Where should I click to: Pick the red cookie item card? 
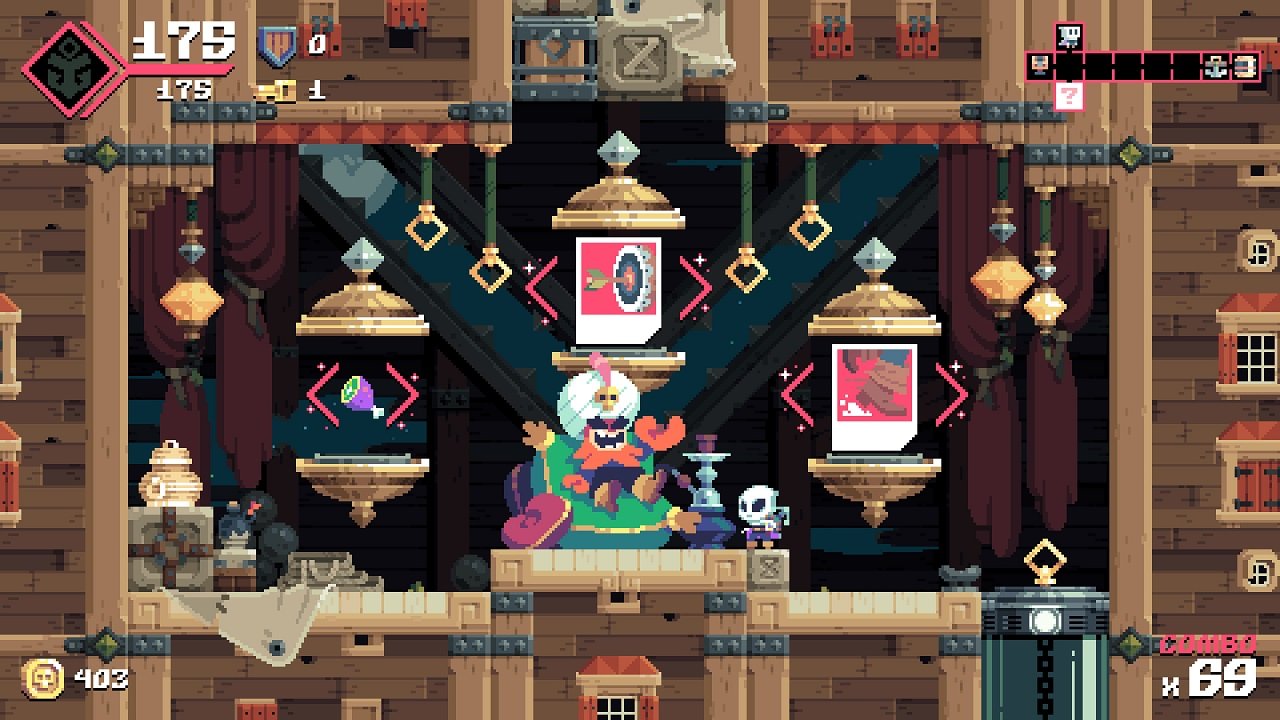click(873, 395)
